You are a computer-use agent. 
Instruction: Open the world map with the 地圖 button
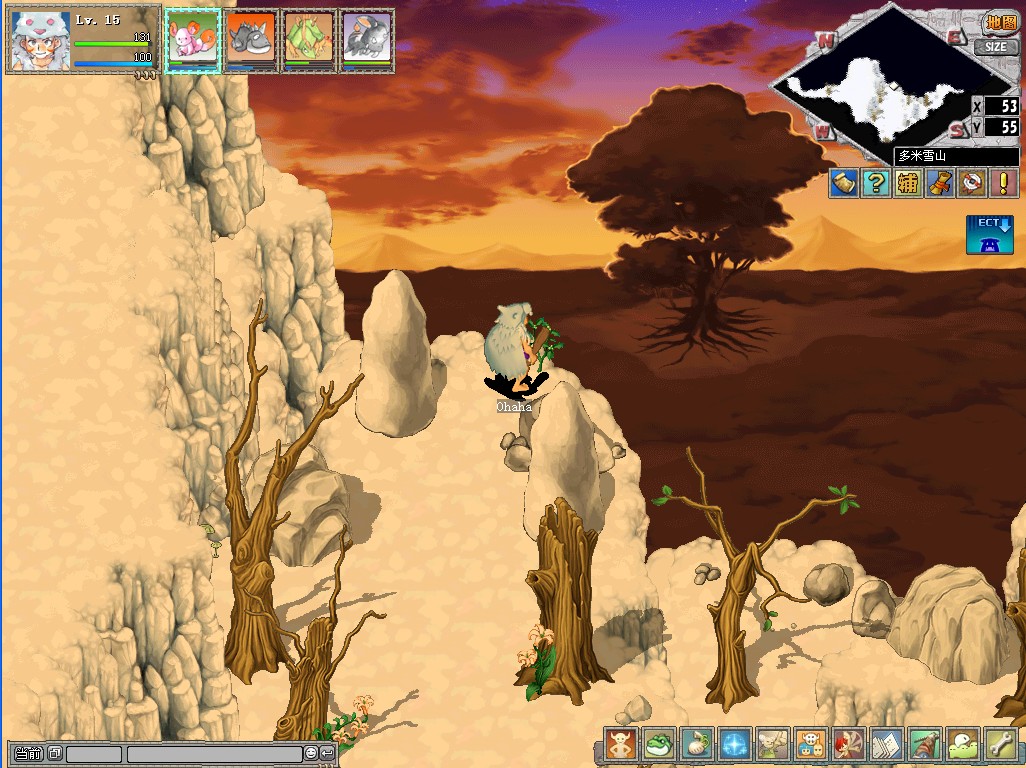pyautogui.click(x=1000, y=22)
